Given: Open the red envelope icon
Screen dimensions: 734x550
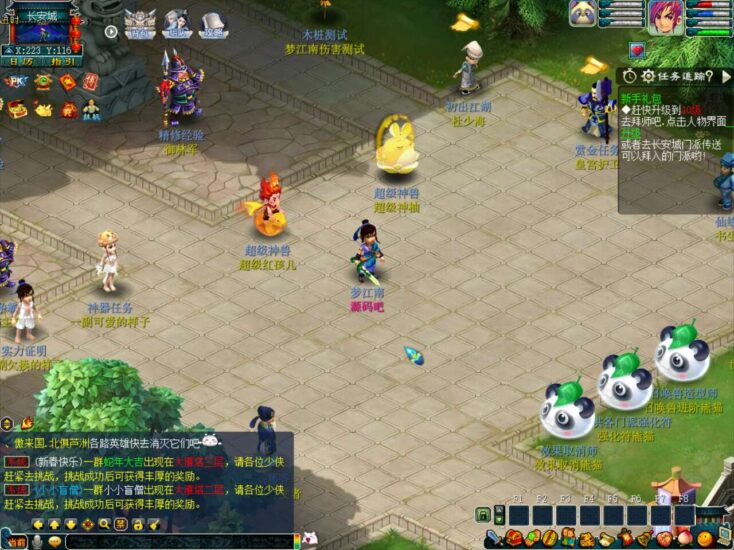Looking at the screenshot, I should click(67, 82).
